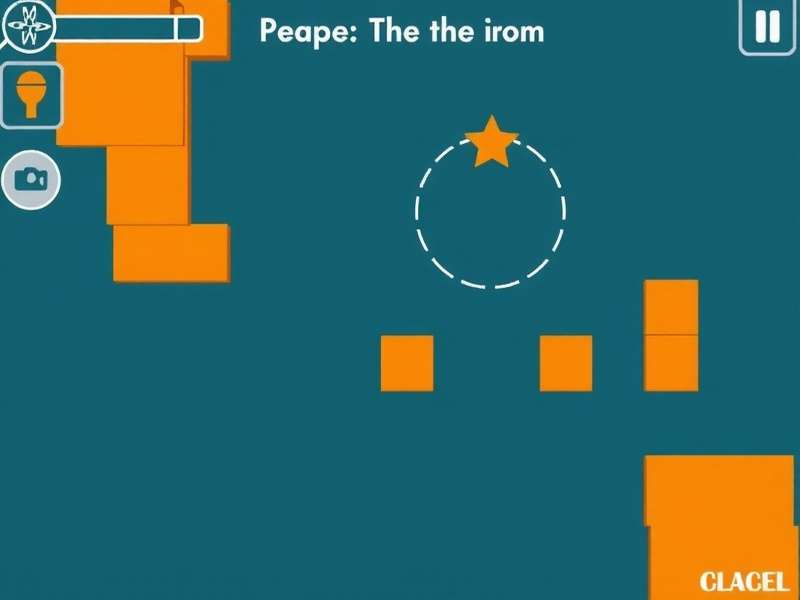Image resolution: width=800 pixels, height=600 pixels.
Task: Click the CLACEL button
Action: pyautogui.click(x=743, y=581)
